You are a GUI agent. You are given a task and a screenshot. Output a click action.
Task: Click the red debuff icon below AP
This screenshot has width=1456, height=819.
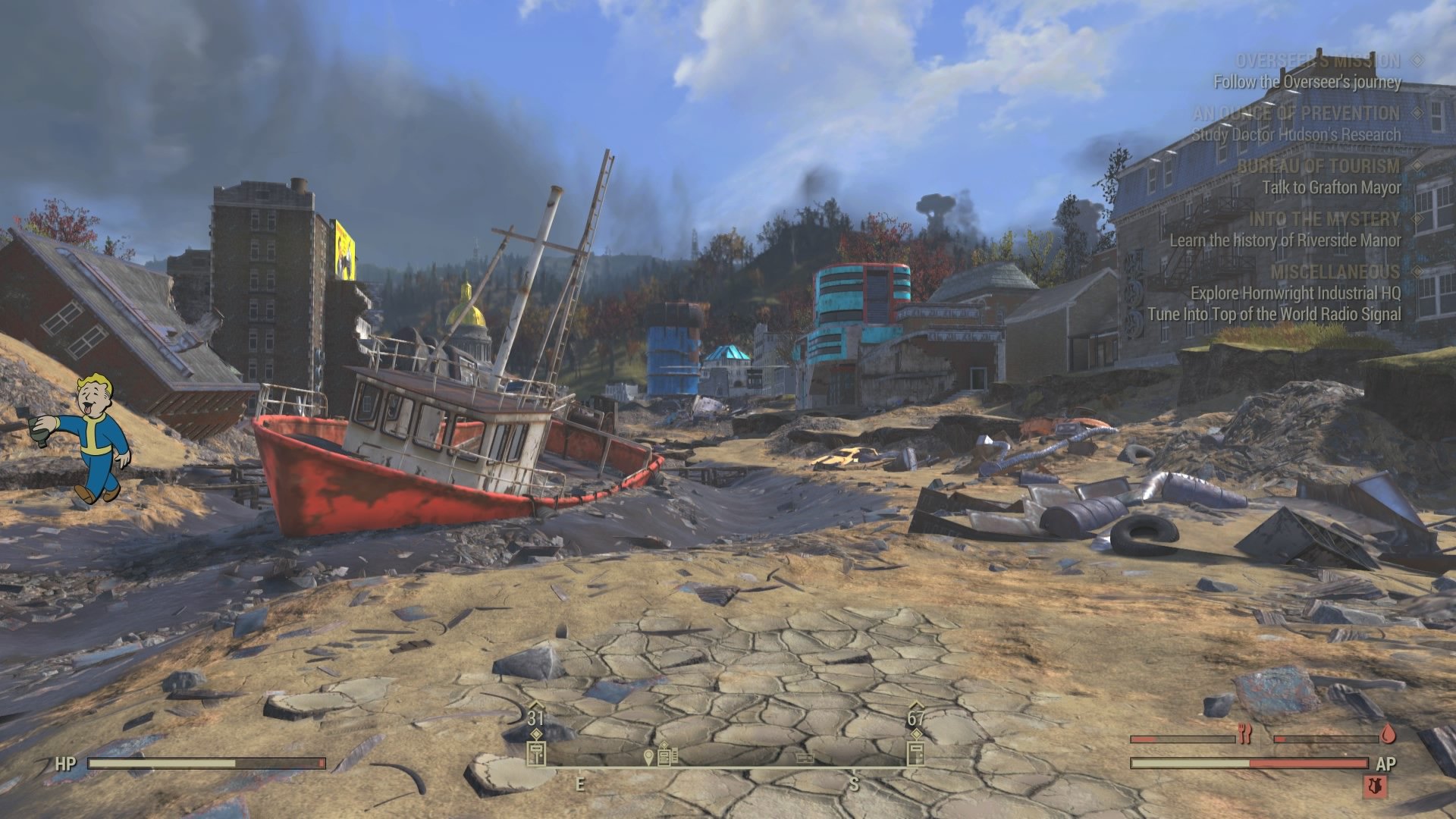click(1374, 785)
